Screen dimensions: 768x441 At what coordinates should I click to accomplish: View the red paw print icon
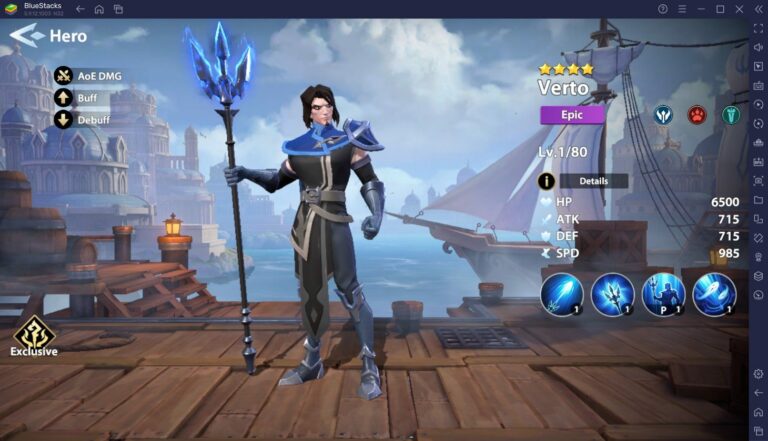(x=696, y=114)
